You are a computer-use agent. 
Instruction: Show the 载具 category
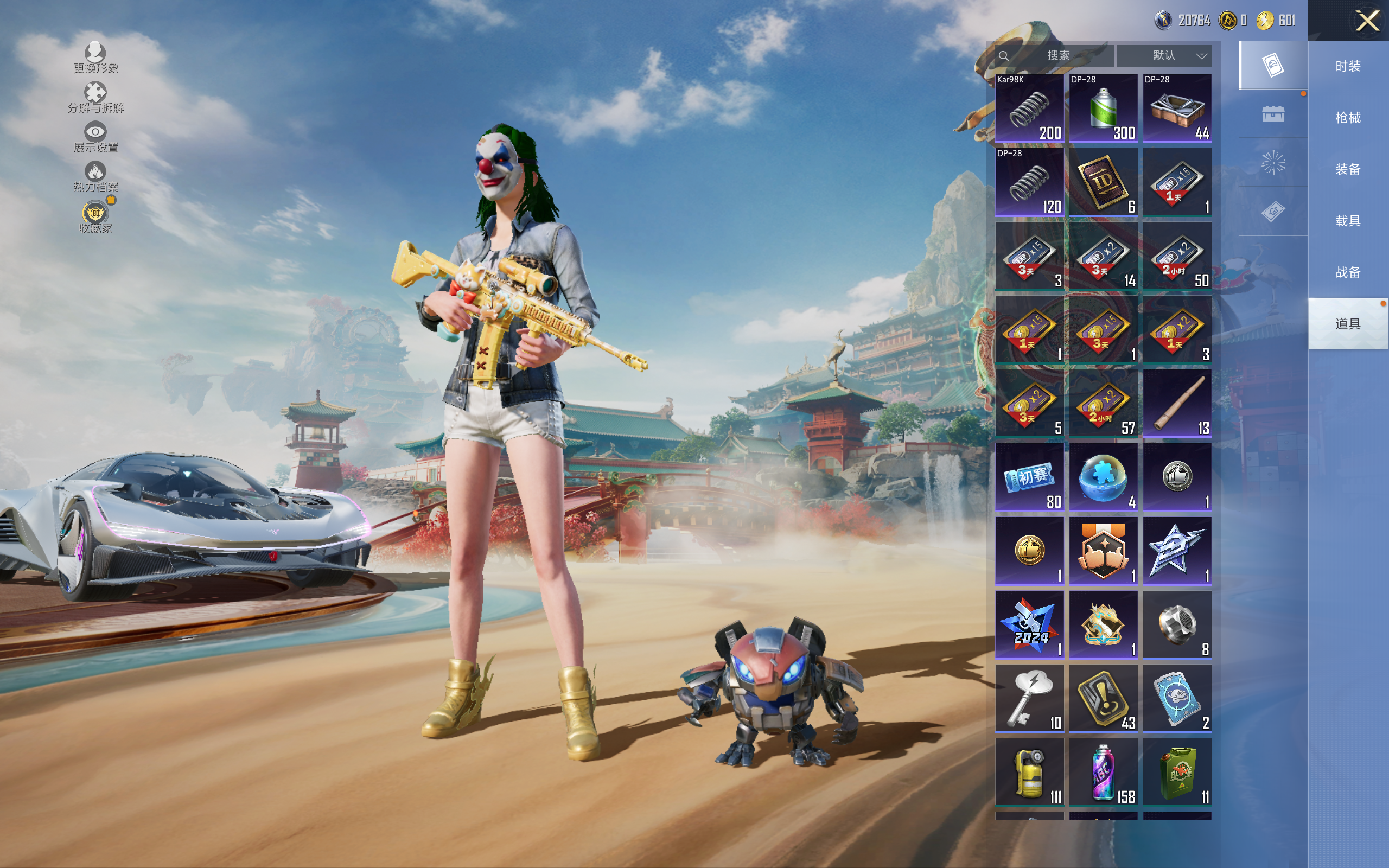click(1347, 221)
